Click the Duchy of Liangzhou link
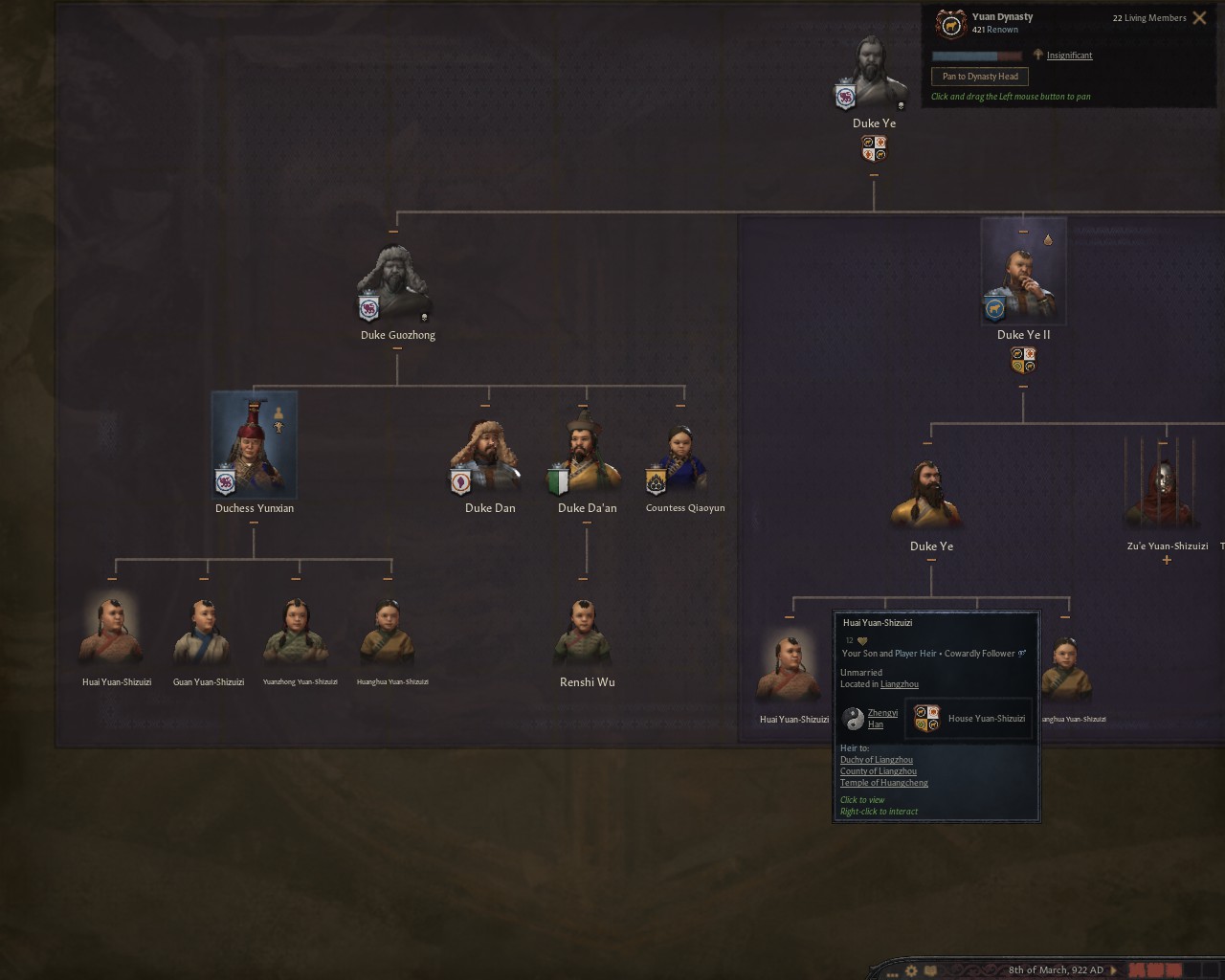Image resolution: width=1225 pixels, height=980 pixels. click(877, 759)
